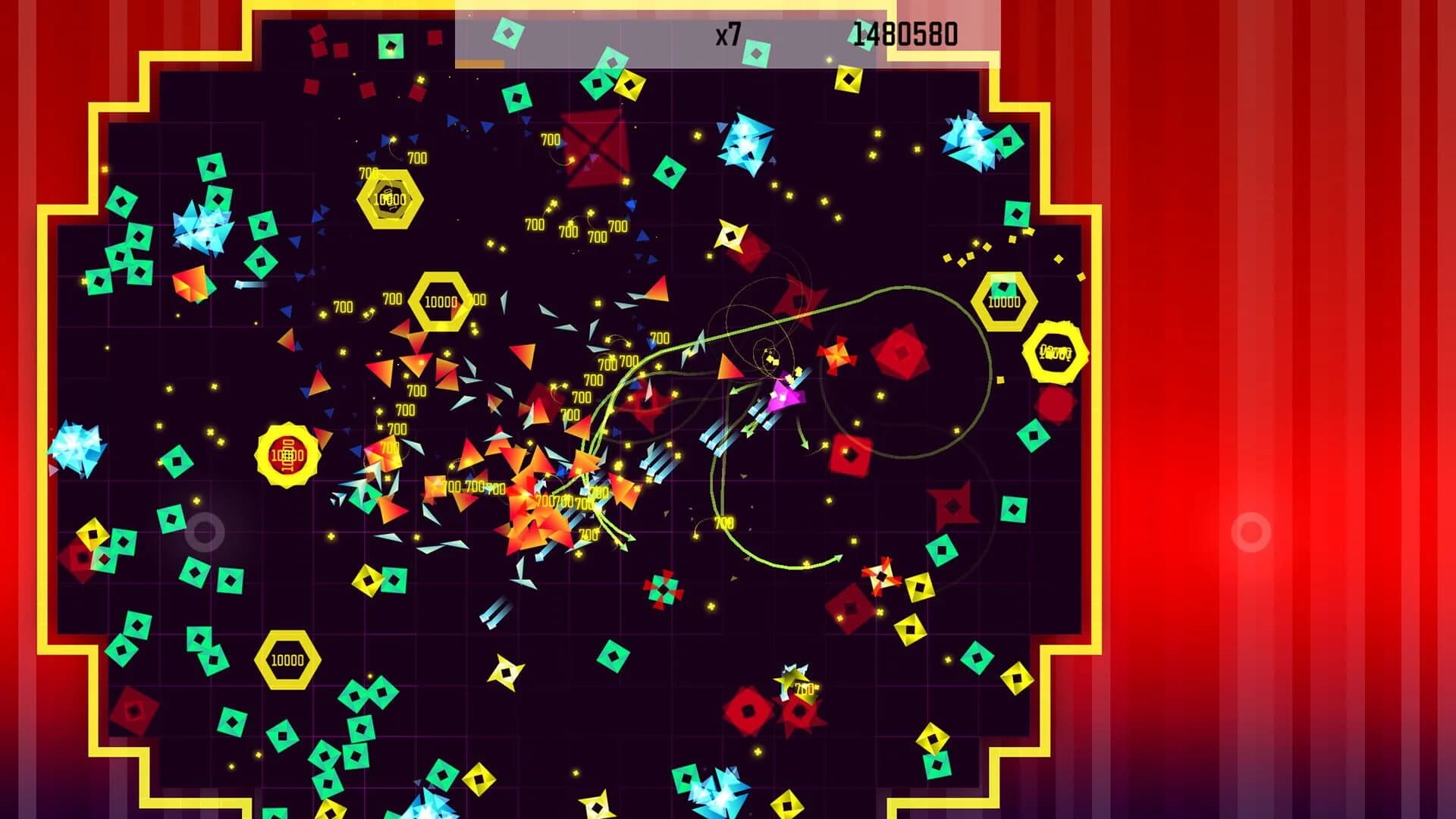
Task: Click the x7 multiplier indicator
Action: point(727,32)
